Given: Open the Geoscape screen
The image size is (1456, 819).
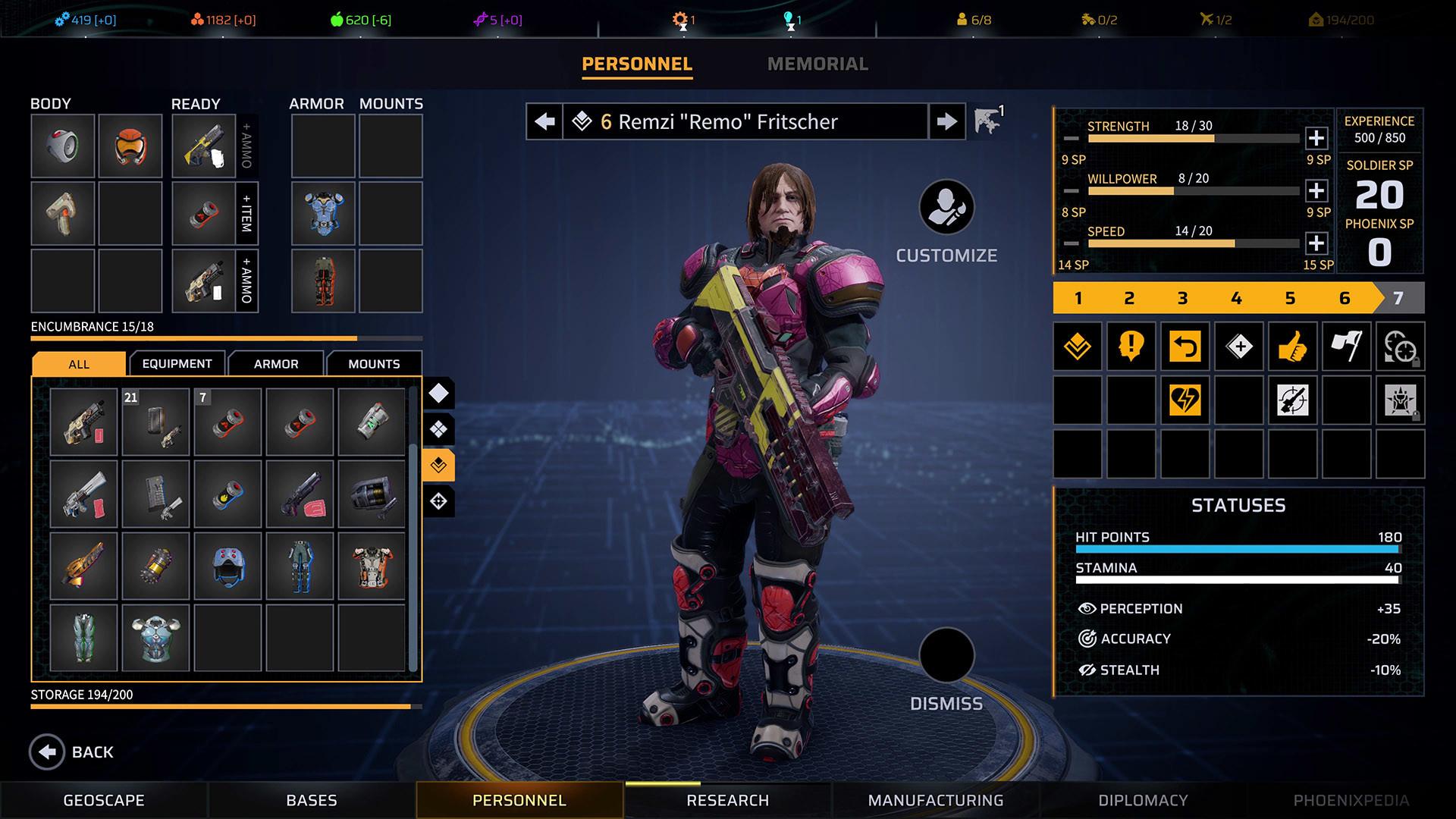Looking at the screenshot, I should pyautogui.click(x=104, y=800).
